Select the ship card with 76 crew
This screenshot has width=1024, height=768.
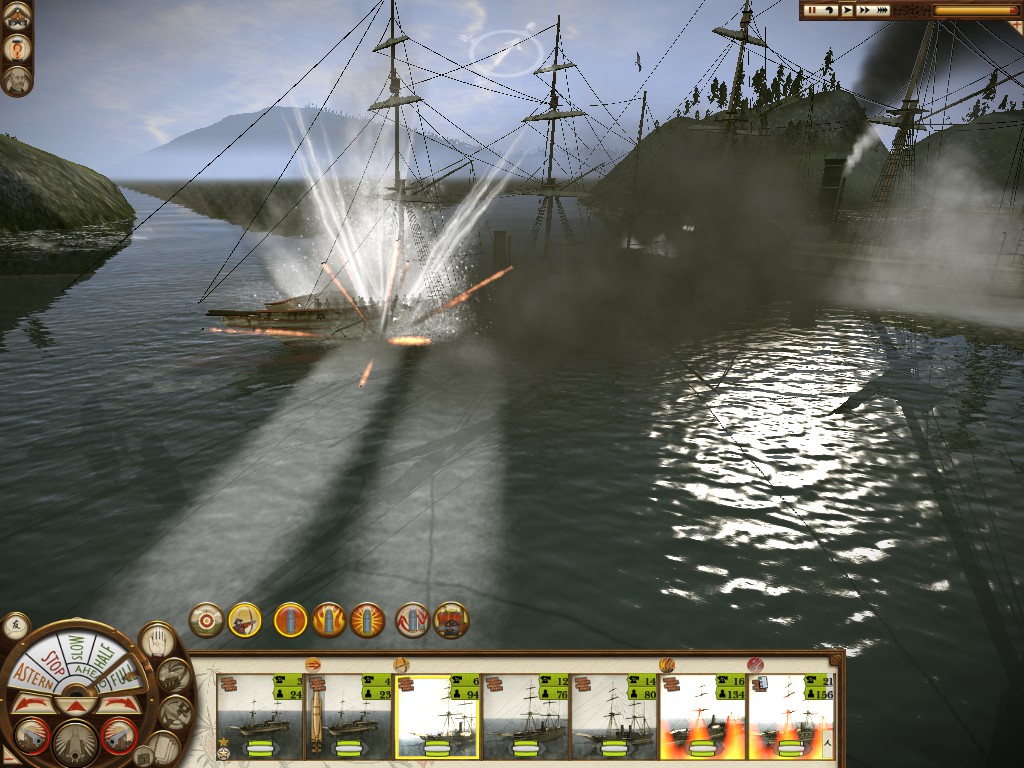pos(525,716)
